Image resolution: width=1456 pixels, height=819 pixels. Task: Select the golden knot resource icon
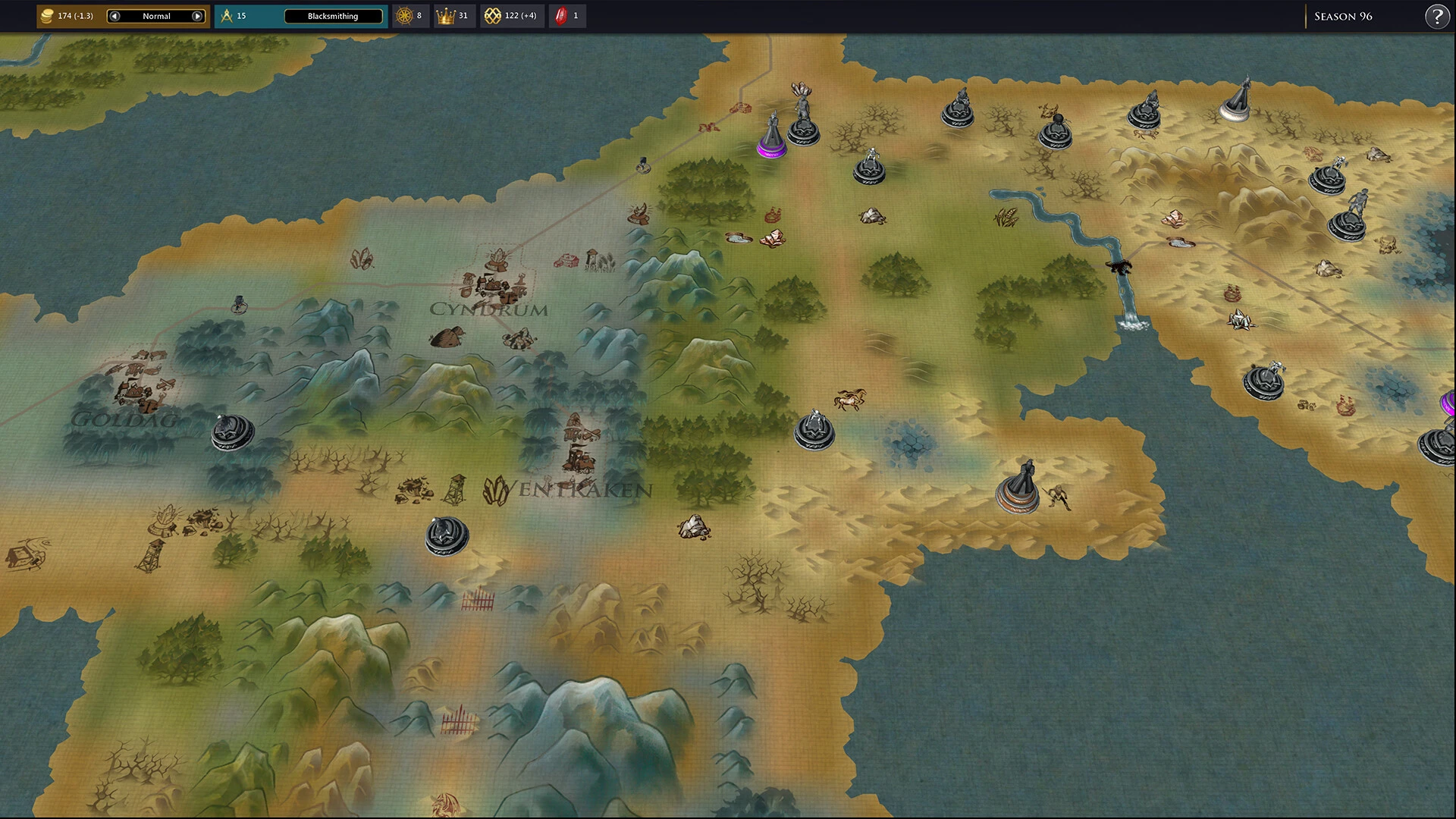tap(492, 16)
